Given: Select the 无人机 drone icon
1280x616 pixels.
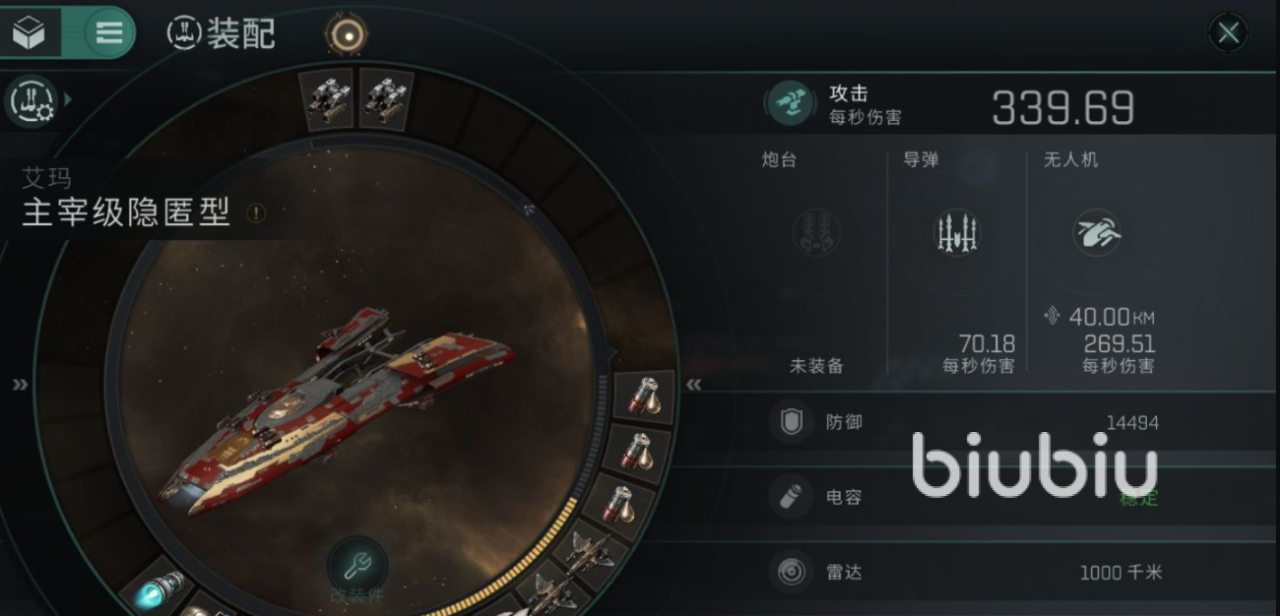Looking at the screenshot, I should (x=1097, y=233).
